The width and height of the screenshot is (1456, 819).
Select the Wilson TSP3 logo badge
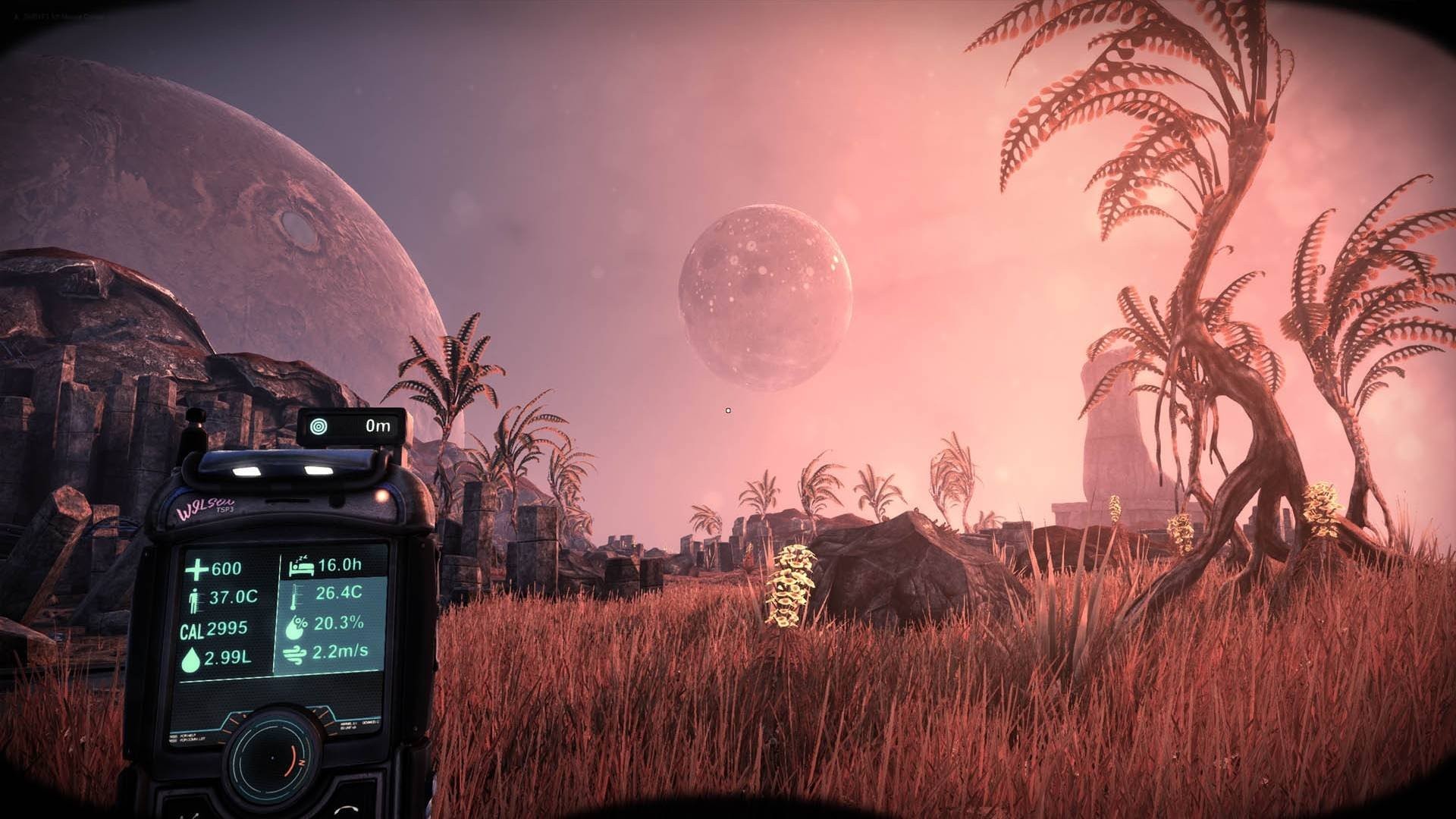point(206,506)
